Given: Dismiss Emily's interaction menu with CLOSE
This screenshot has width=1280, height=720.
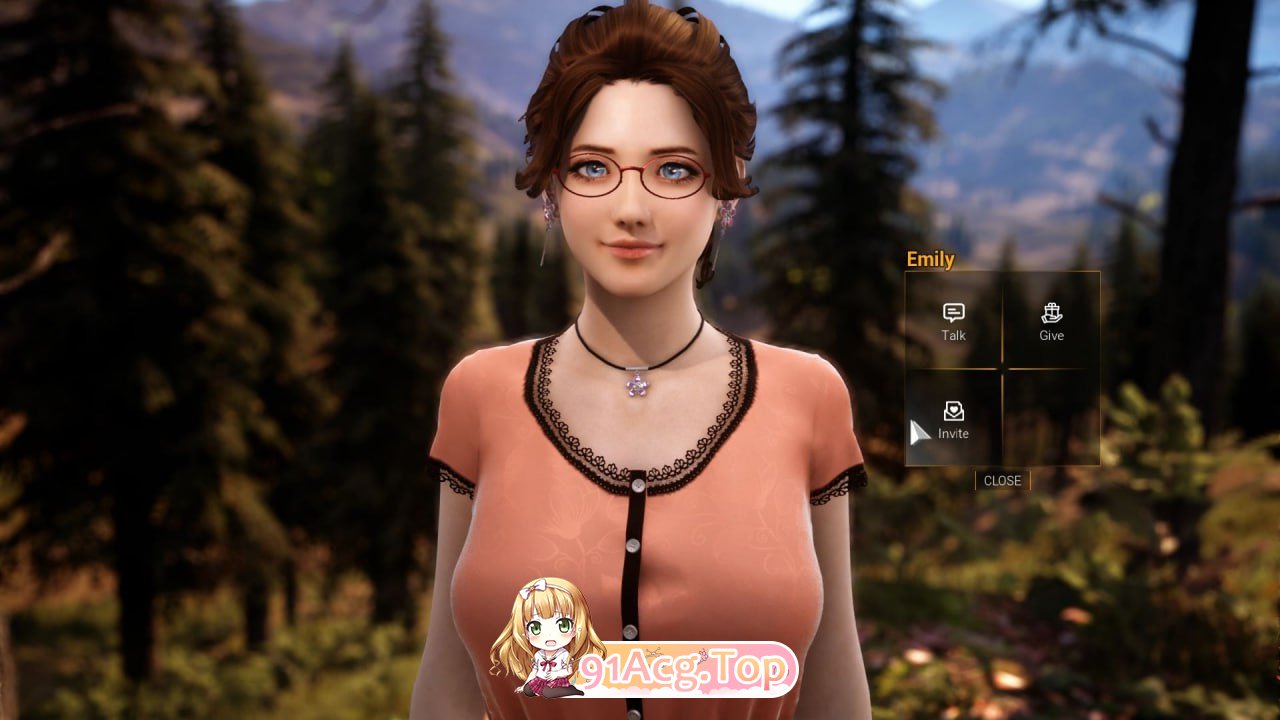Looking at the screenshot, I should [x=1001, y=481].
